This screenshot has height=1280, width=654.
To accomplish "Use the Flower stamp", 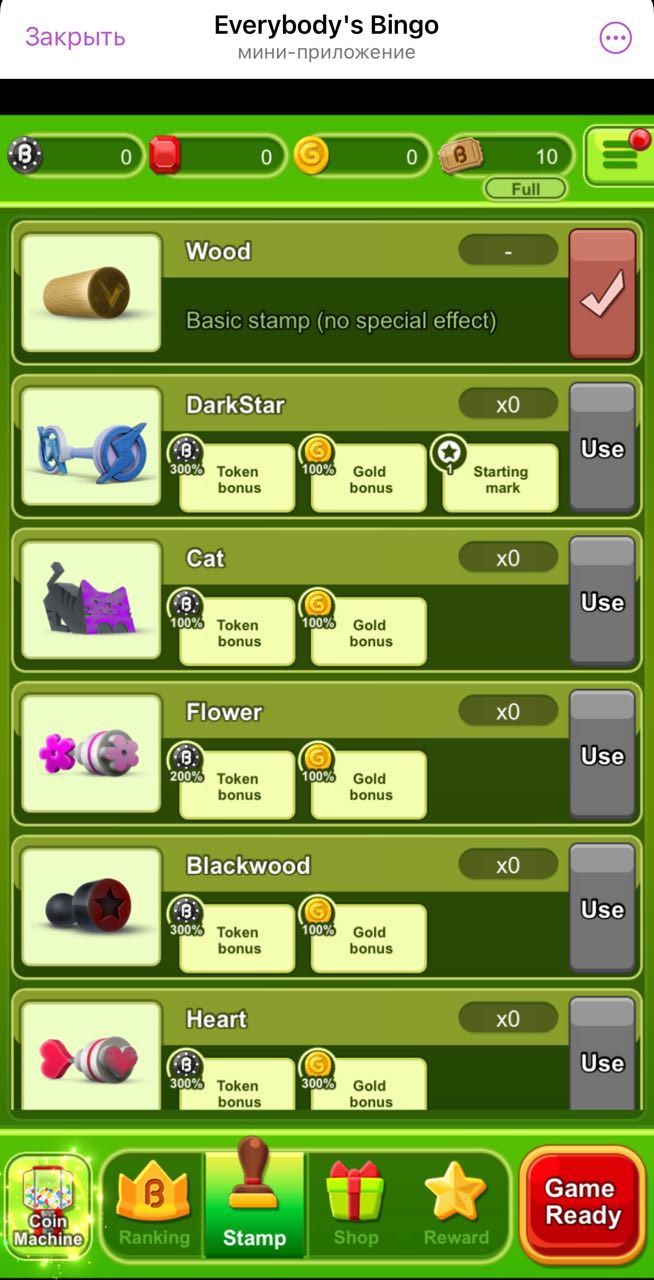I will [602, 755].
